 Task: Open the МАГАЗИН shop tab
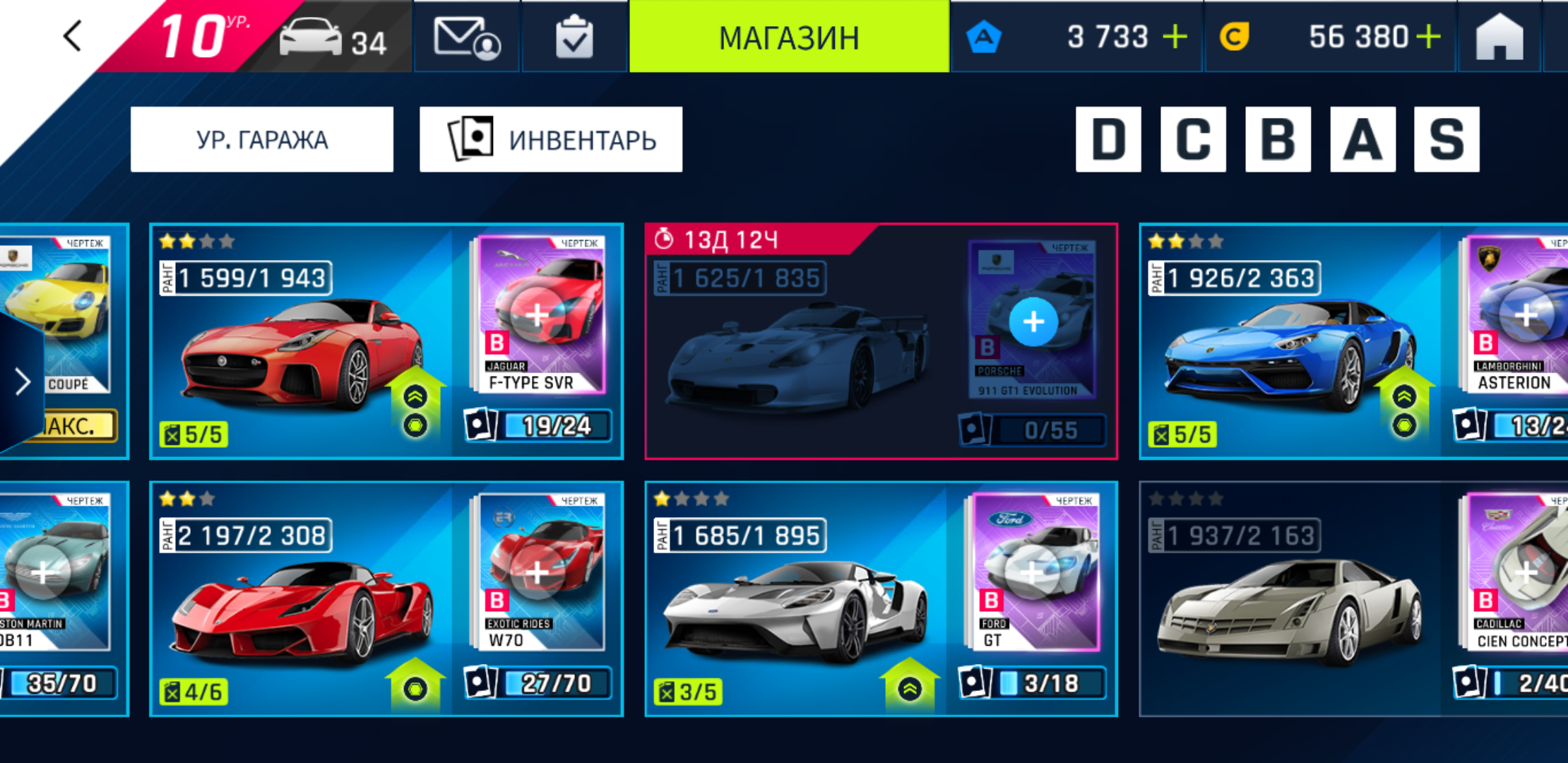coord(789,37)
